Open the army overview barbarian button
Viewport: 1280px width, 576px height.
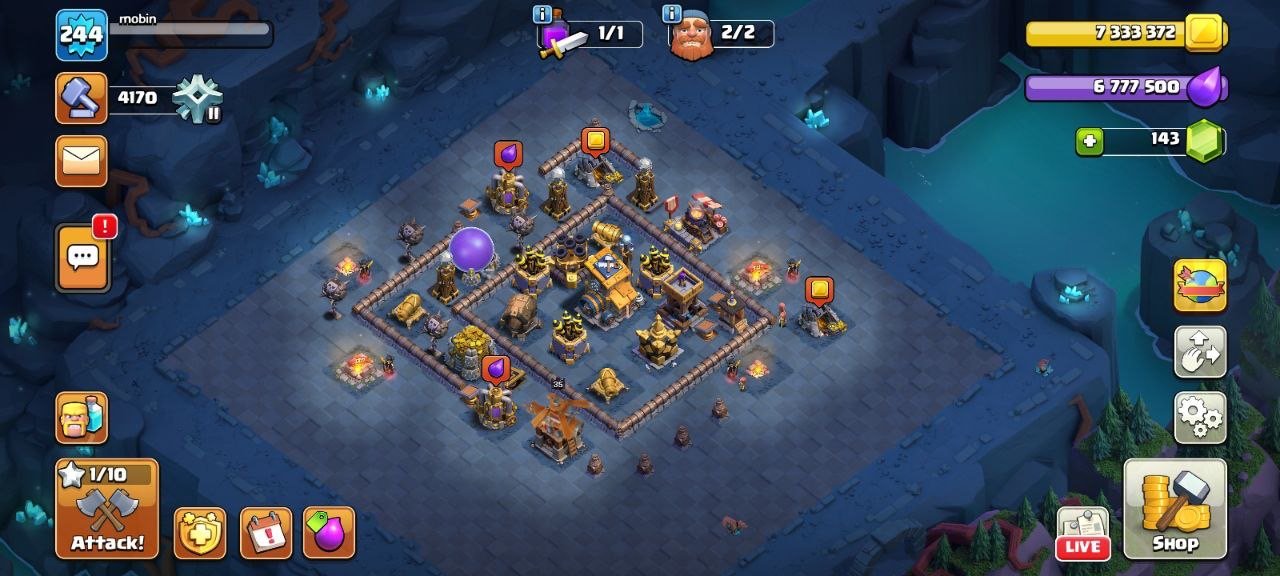tap(81, 417)
